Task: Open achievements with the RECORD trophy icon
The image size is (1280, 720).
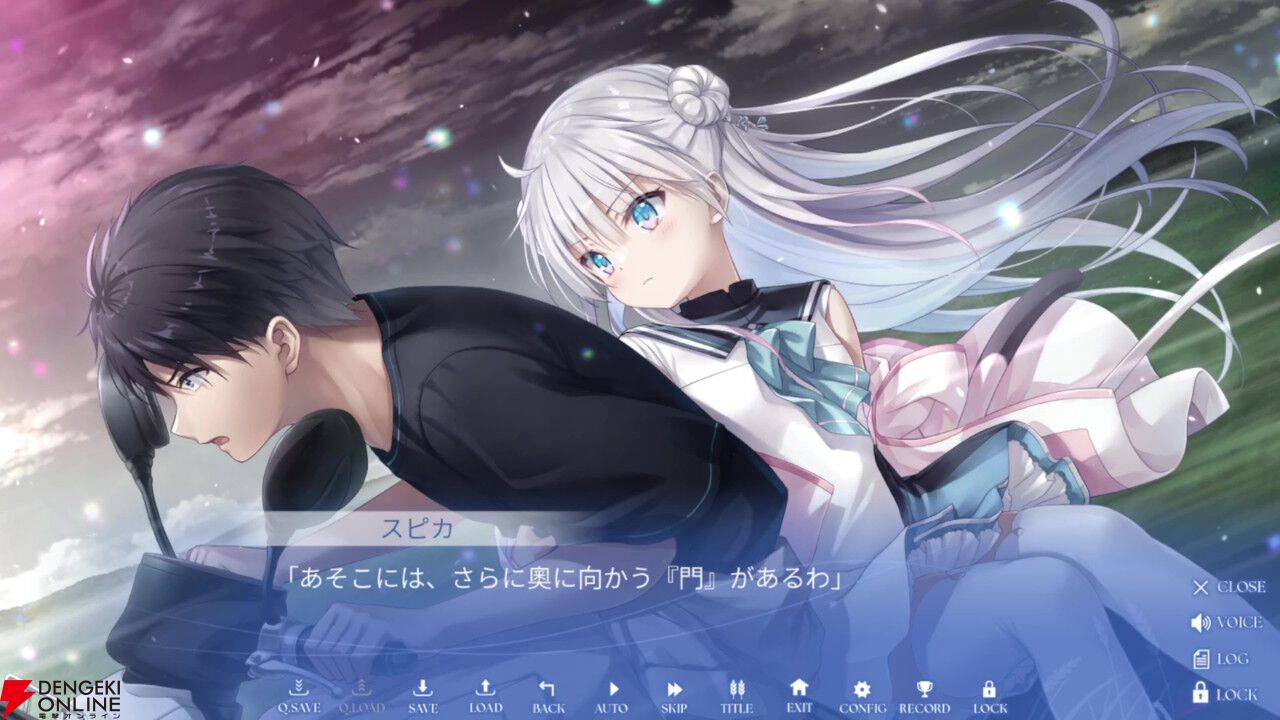Action: tap(924, 690)
